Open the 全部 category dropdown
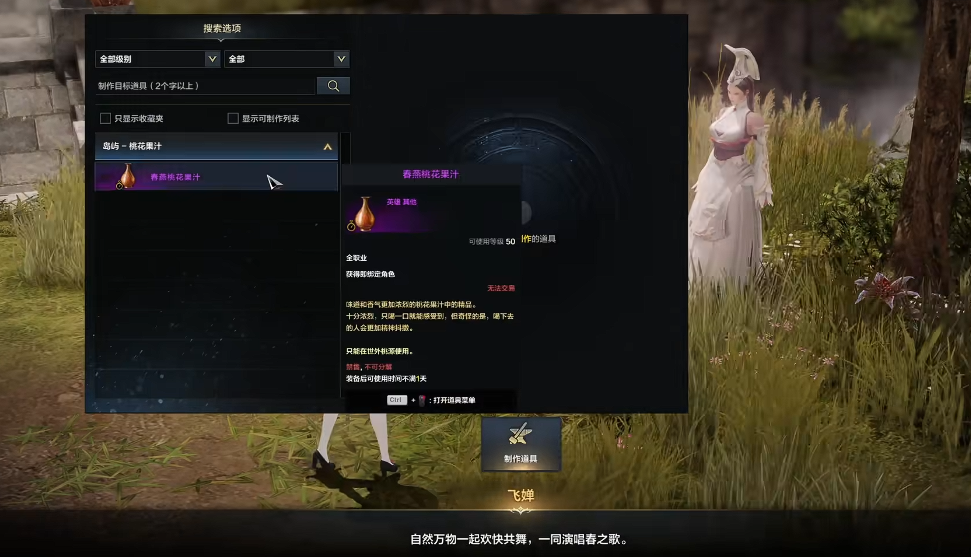 (x=286, y=59)
